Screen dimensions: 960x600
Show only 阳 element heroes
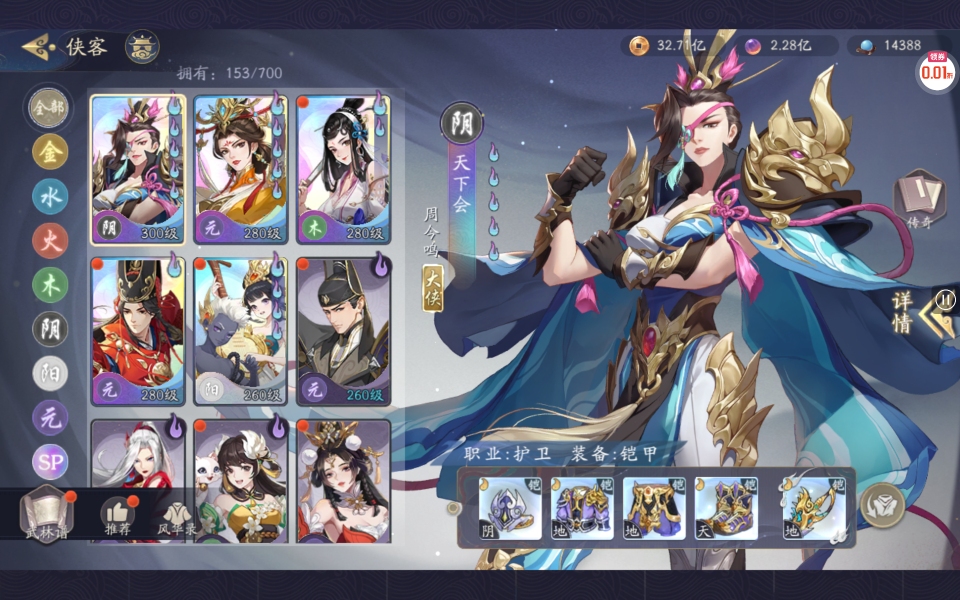(x=50, y=372)
